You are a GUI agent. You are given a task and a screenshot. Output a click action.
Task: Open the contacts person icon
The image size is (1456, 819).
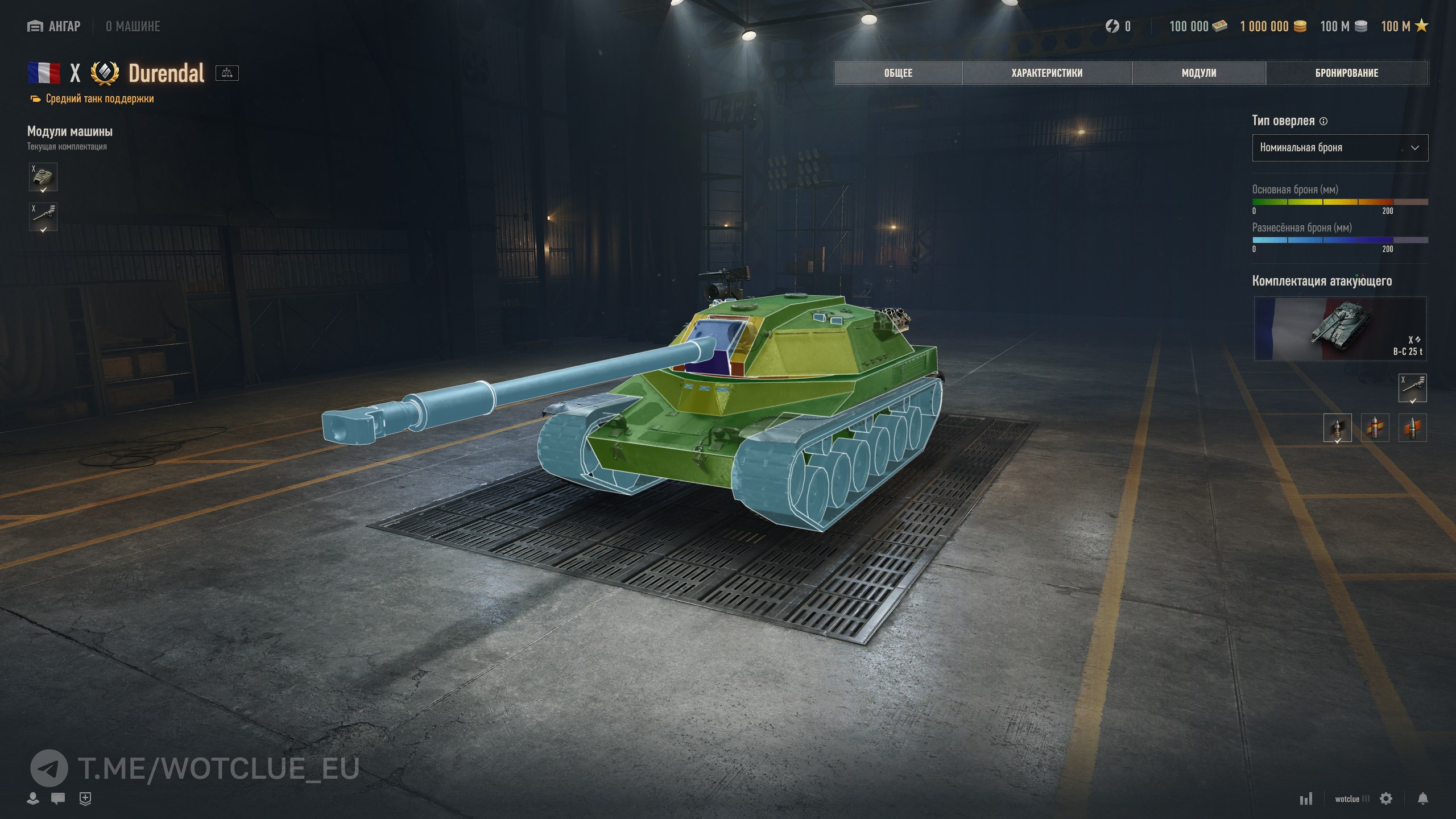33,799
